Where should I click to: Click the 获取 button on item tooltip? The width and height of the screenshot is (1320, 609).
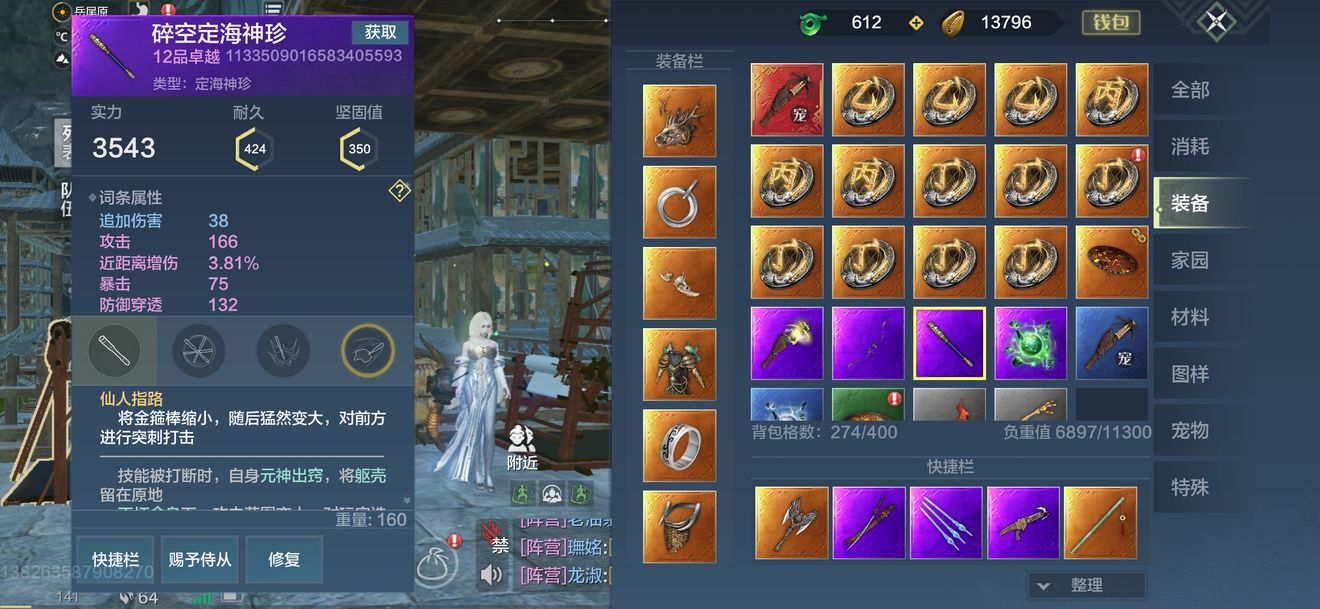(380, 32)
